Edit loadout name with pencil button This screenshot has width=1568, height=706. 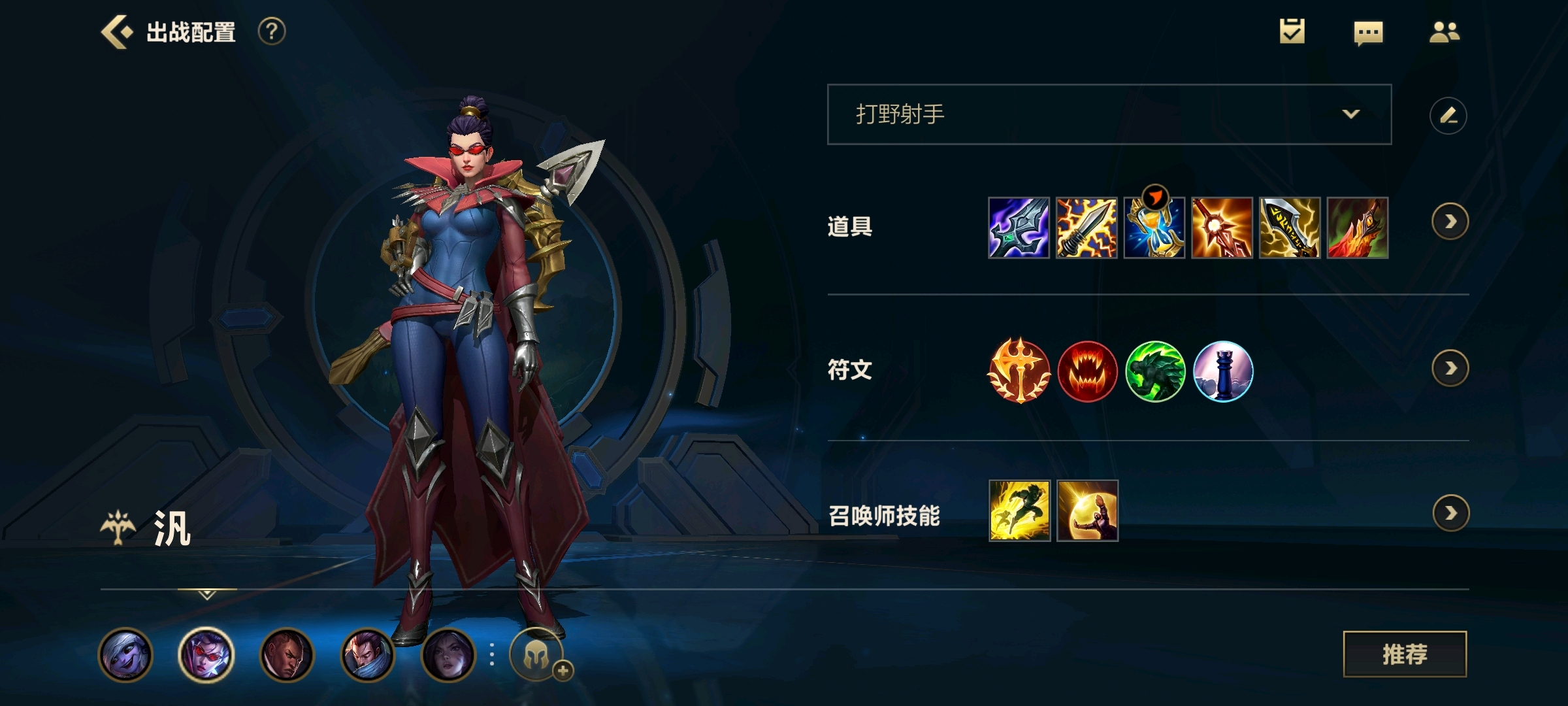click(x=1448, y=116)
